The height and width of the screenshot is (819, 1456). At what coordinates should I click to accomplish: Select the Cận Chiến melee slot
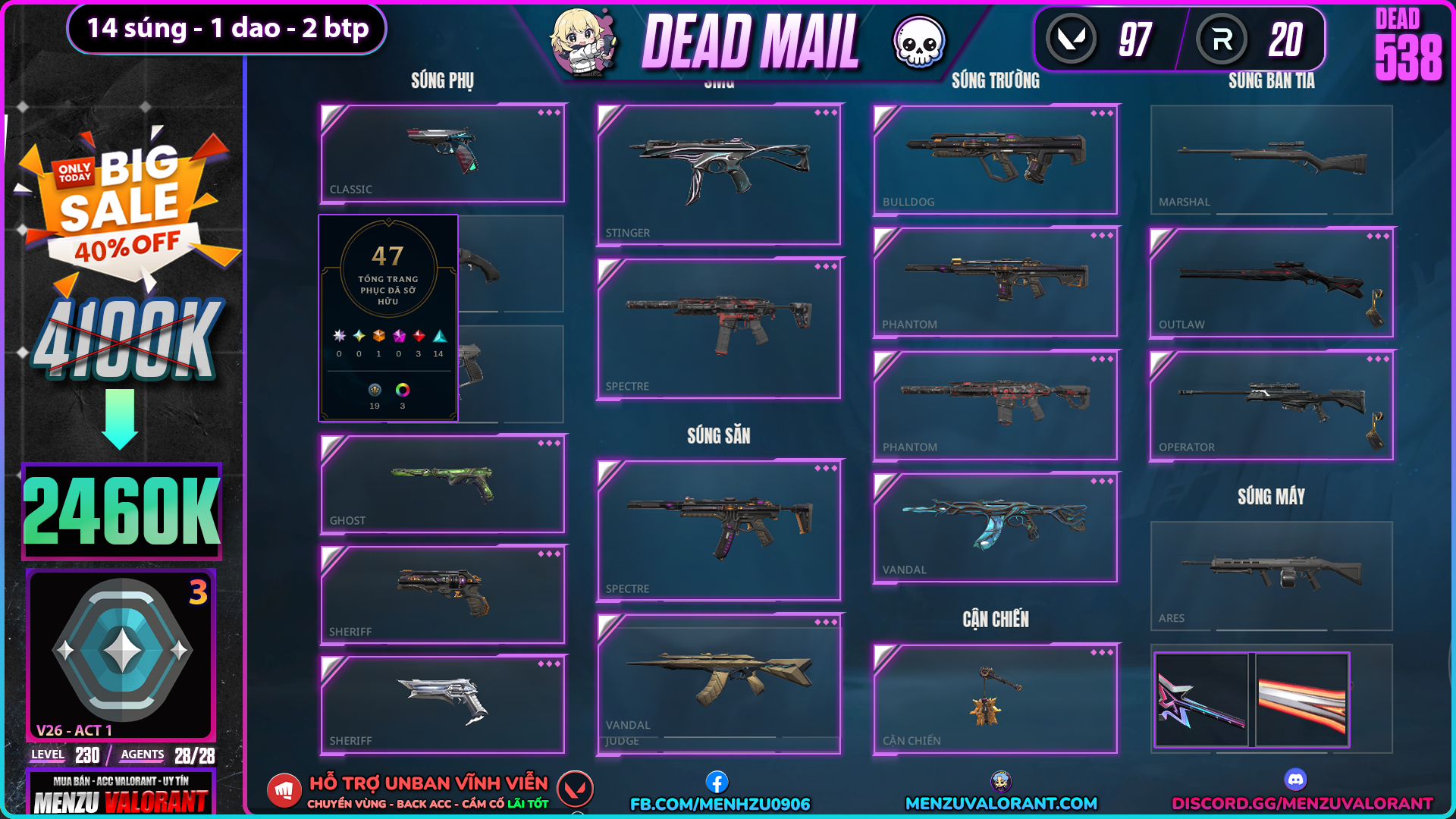(x=996, y=699)
